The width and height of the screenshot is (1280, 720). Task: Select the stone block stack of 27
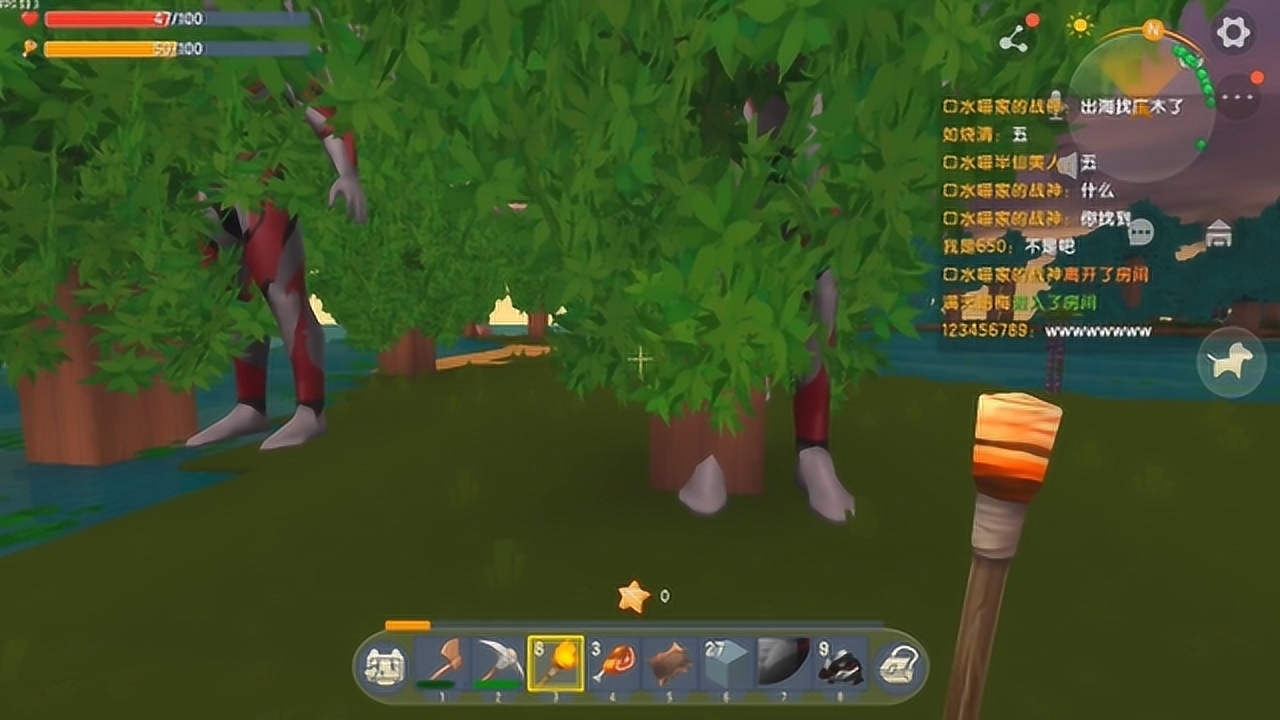(726, 662)
